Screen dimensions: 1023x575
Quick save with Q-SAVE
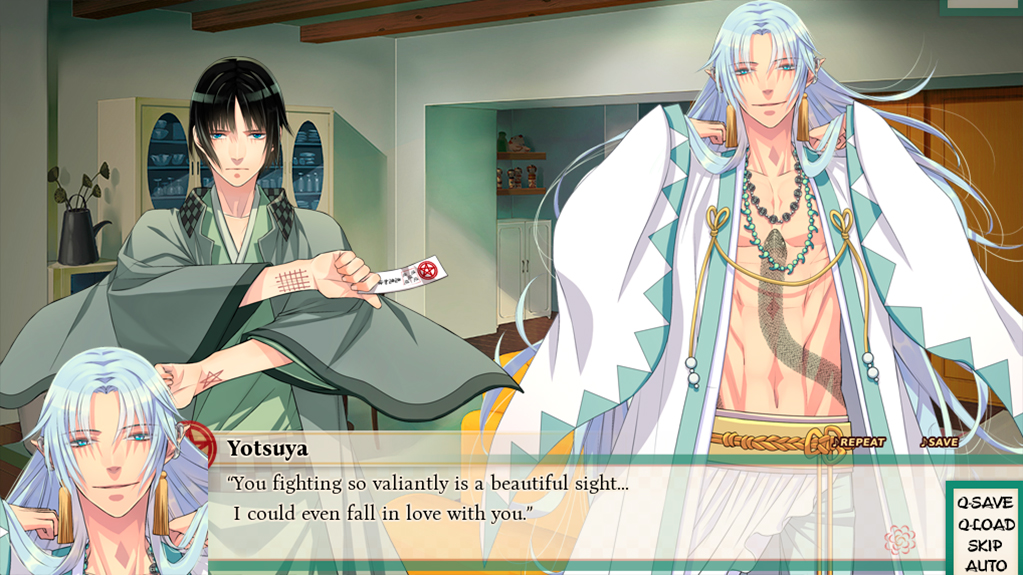point(984,503)
